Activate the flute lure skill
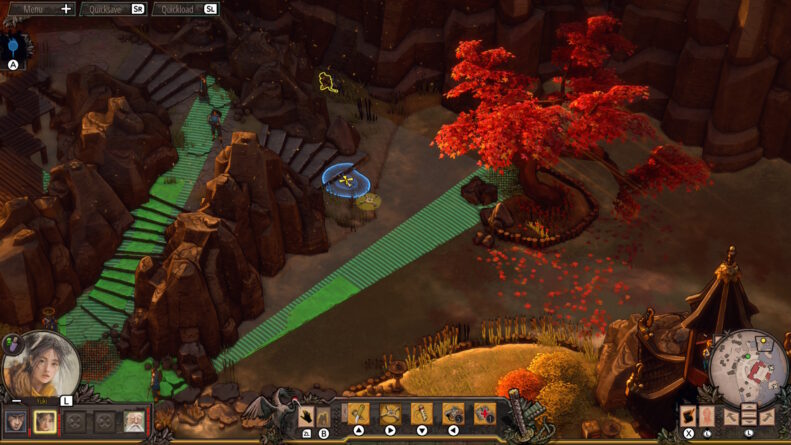The image size is (791, 445). (422, 414)
